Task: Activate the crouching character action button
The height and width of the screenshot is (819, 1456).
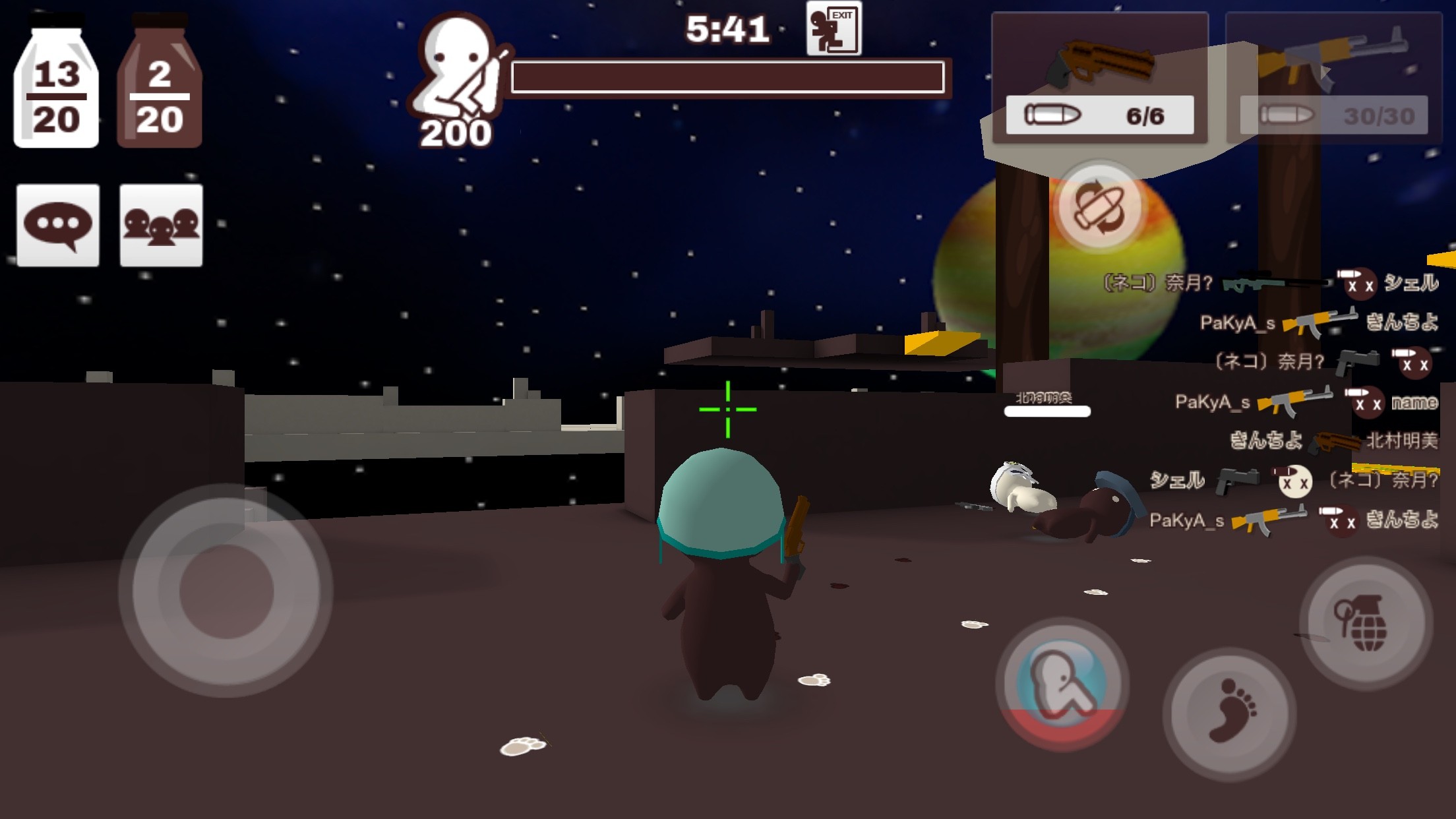Action: pos(1062,683)
